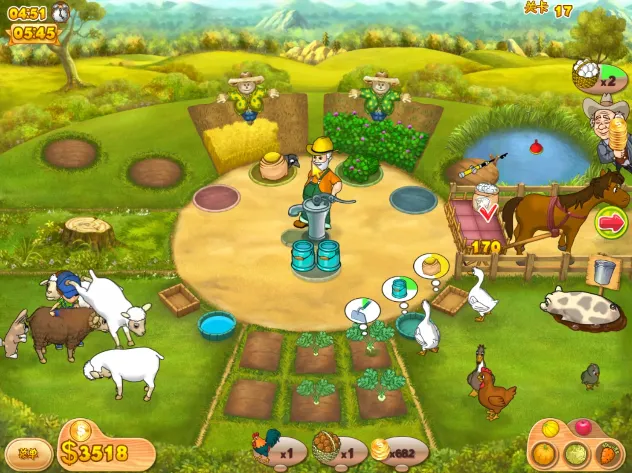Send the horse cart with the red arrow
Viewport: 632px width, 473px height.
tap(609, 221)
